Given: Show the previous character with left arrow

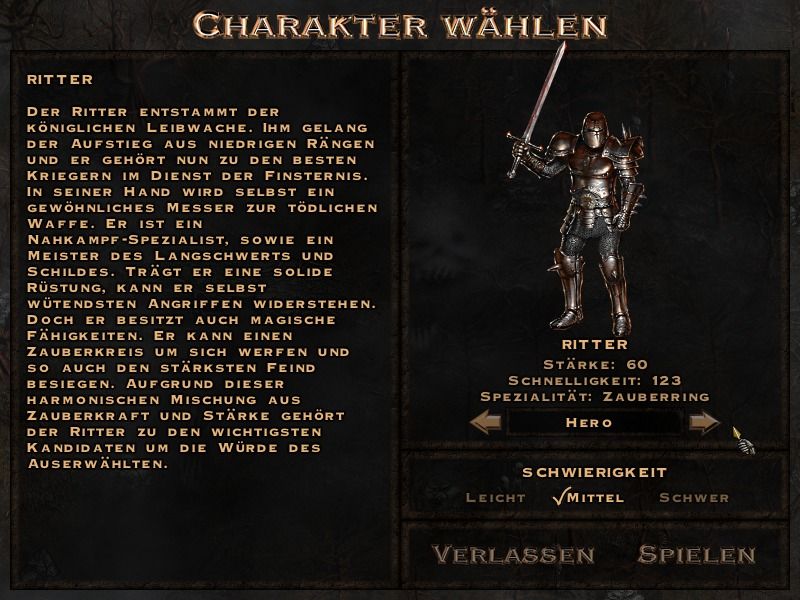Looking at the screenshot, I should [x=486, y=423].
